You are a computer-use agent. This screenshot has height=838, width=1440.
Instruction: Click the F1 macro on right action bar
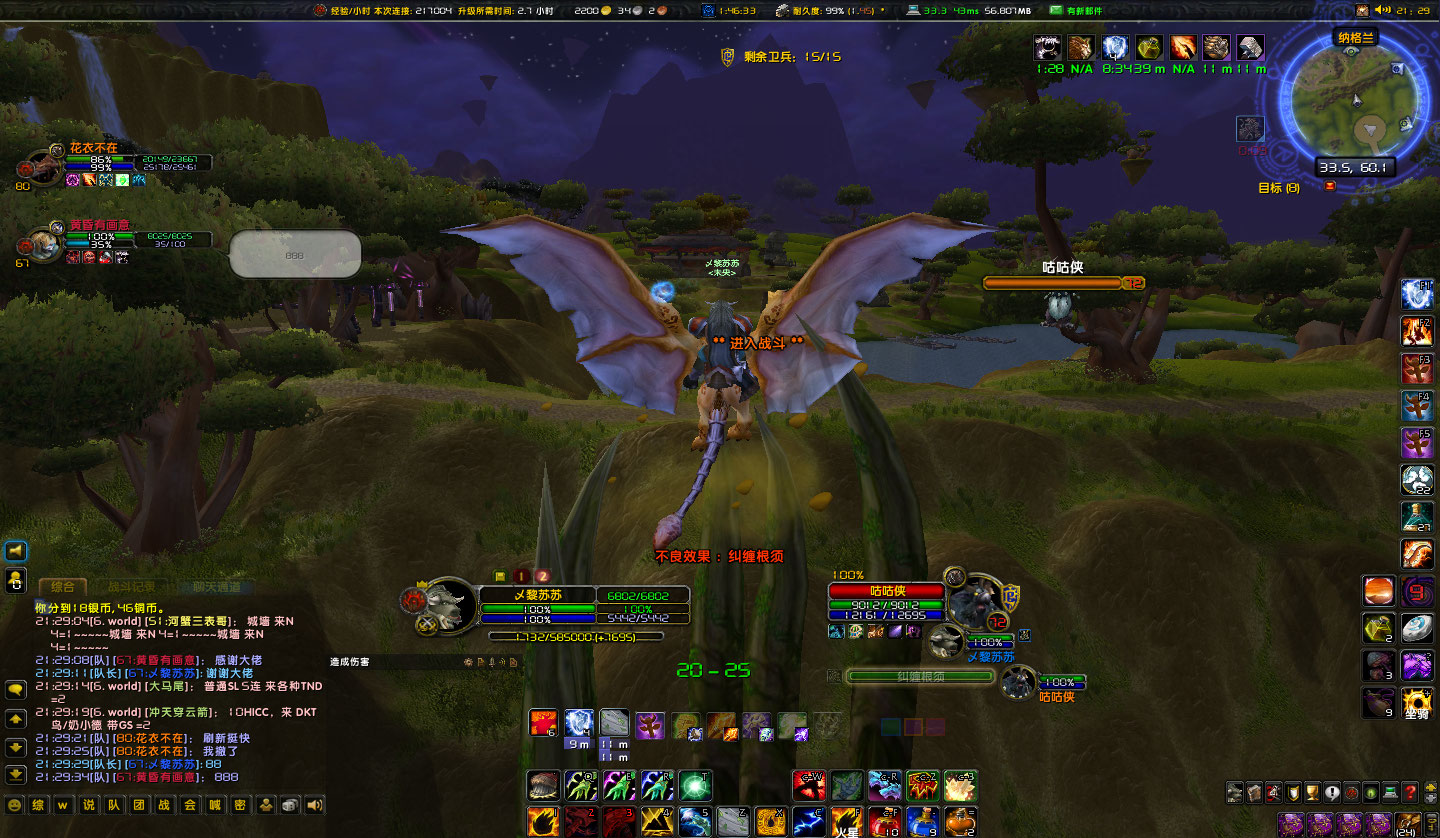click(x=1417, y=294)
